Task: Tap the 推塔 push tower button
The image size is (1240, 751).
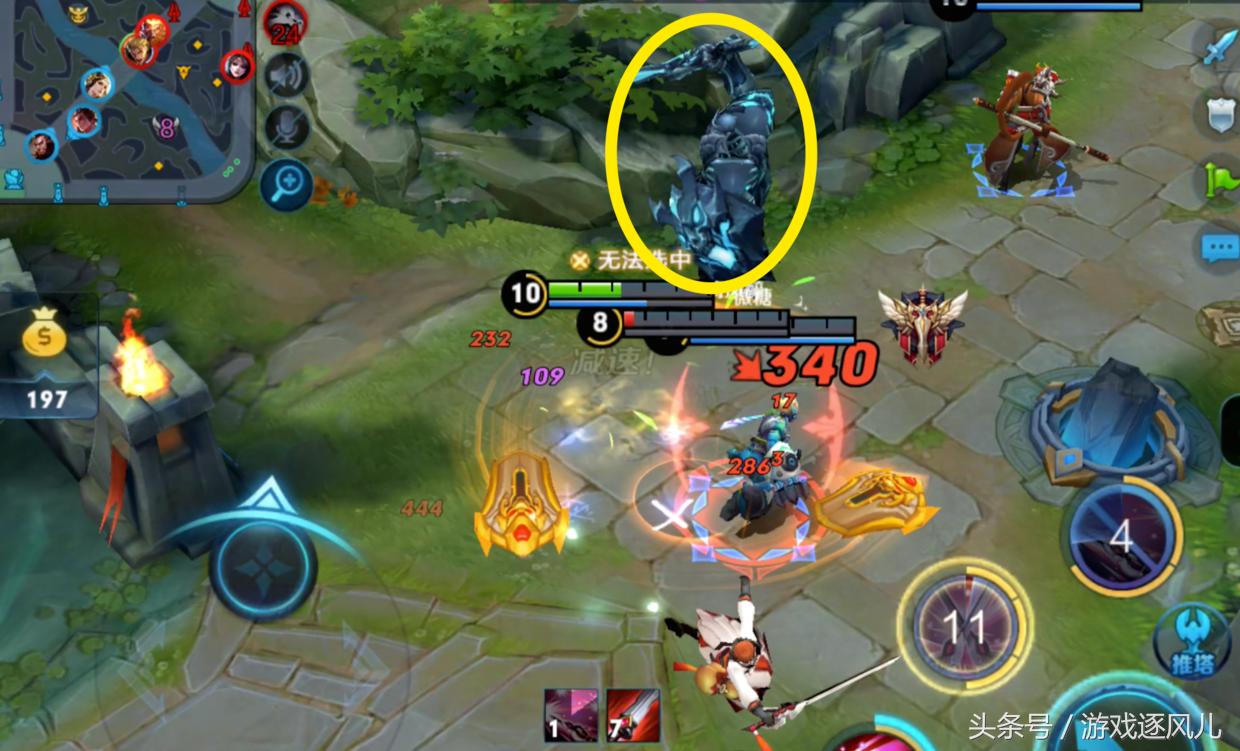Action: click(1192, 643)
